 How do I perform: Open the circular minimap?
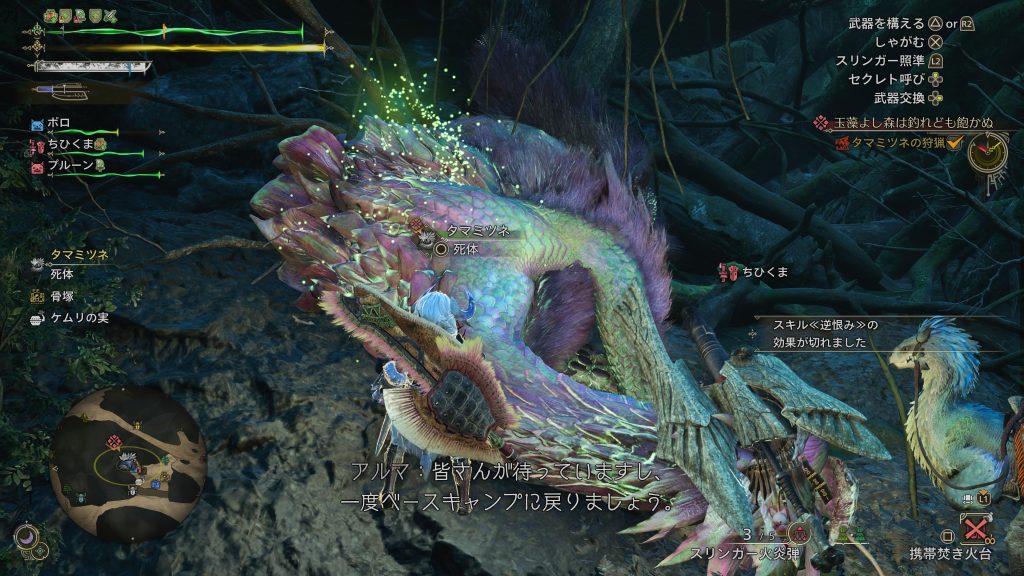(x=128, y=458)
